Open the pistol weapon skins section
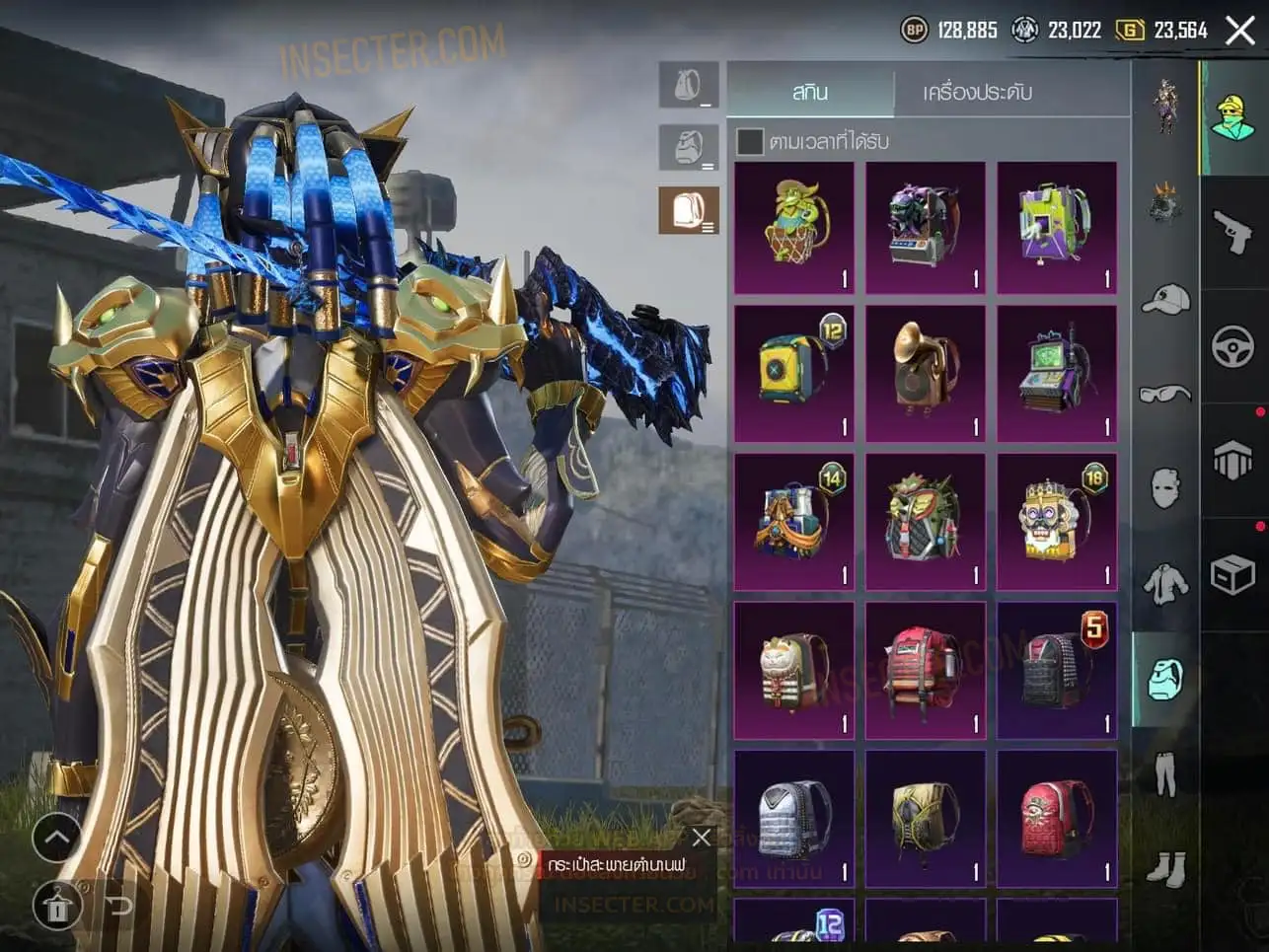Viewport: 1269px width, 952px height. (1232, 233)
